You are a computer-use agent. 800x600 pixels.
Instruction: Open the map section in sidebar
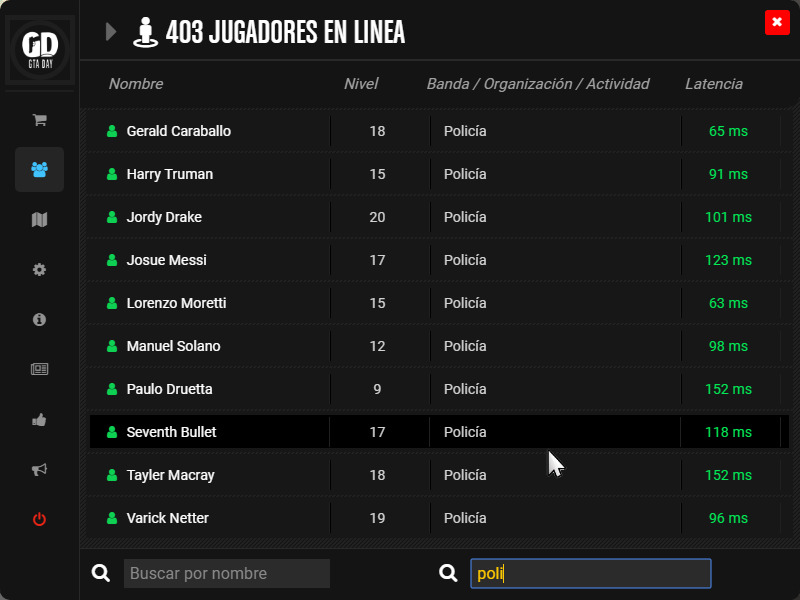(40, 220)
